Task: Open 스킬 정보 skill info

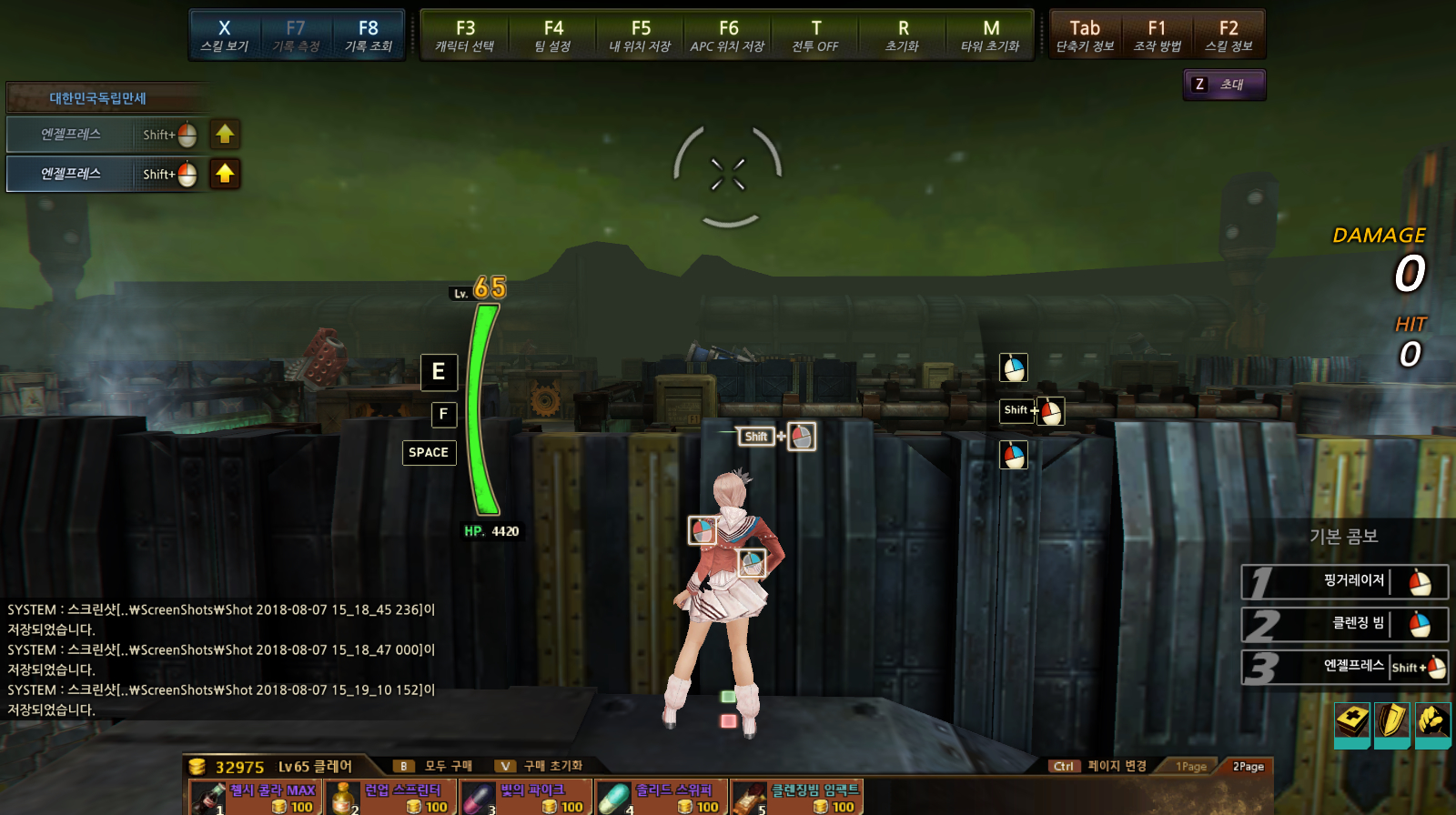Action: pyautogui.click(x=1228, y=35)
